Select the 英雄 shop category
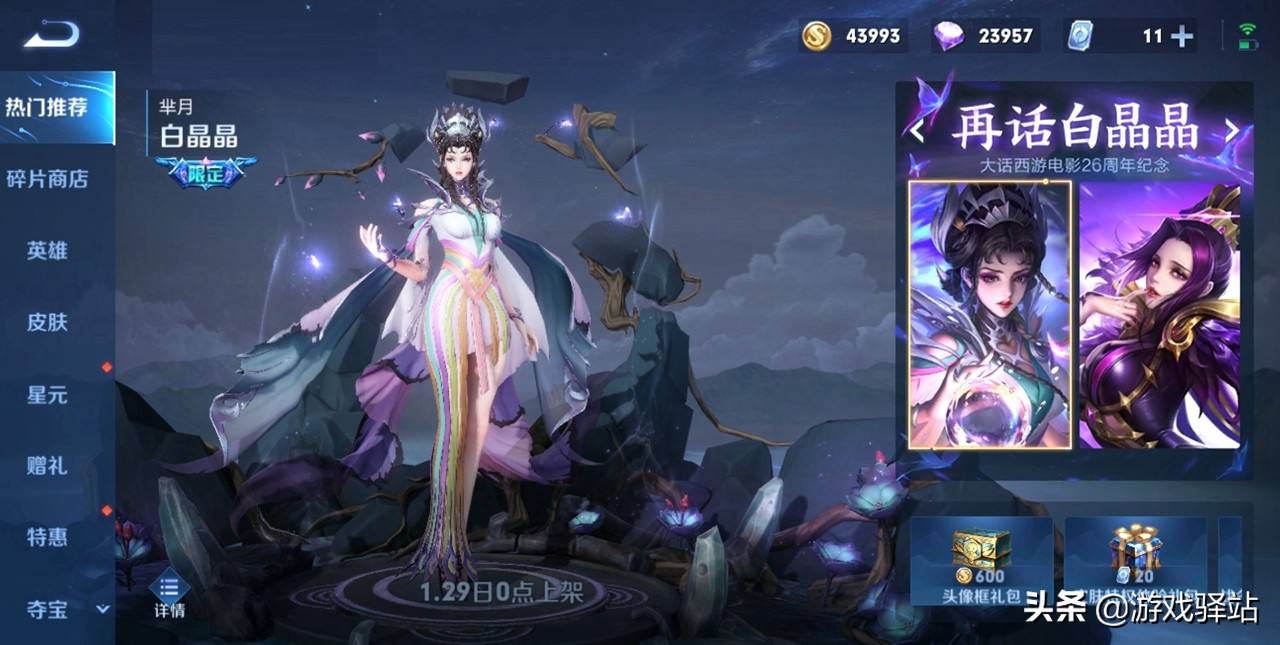The height and width of the screenshot is (645, 1280). click(48, 250)
